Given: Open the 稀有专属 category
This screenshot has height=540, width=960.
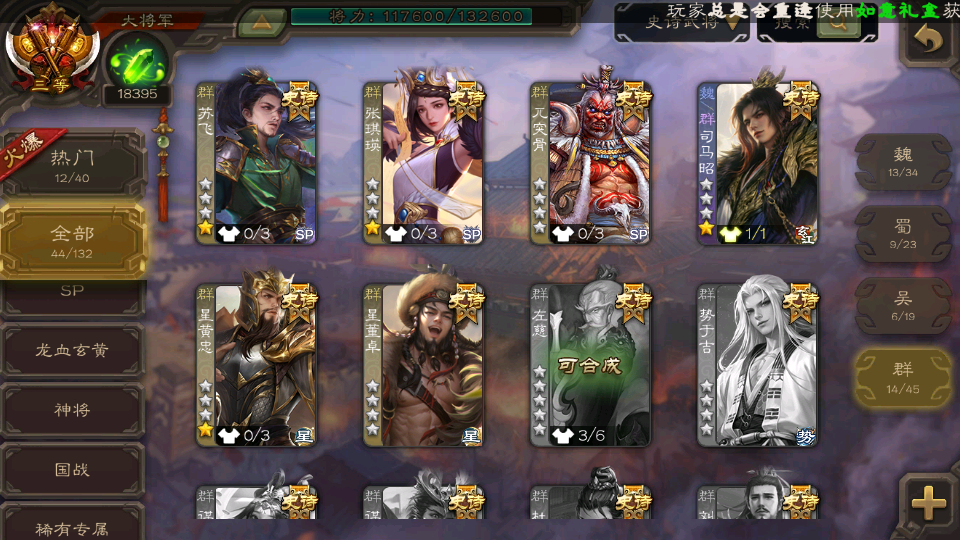Looking at the screenshot, I should coord(72,527).
